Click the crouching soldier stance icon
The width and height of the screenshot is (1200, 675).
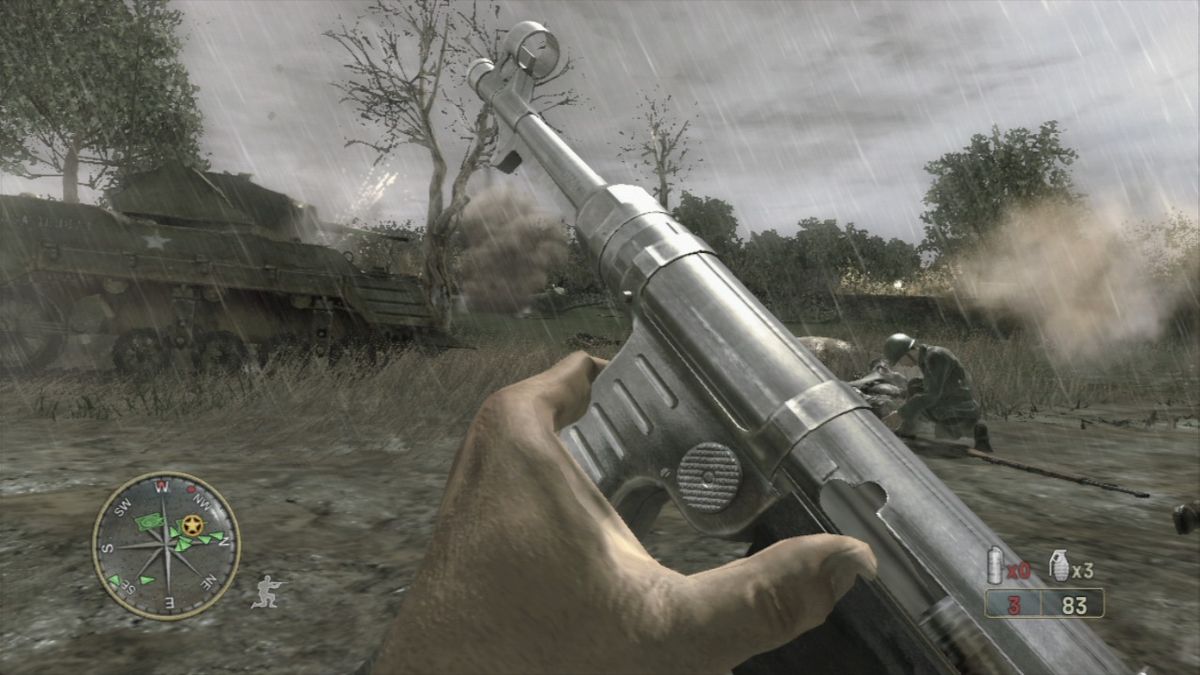coord(267,591)
